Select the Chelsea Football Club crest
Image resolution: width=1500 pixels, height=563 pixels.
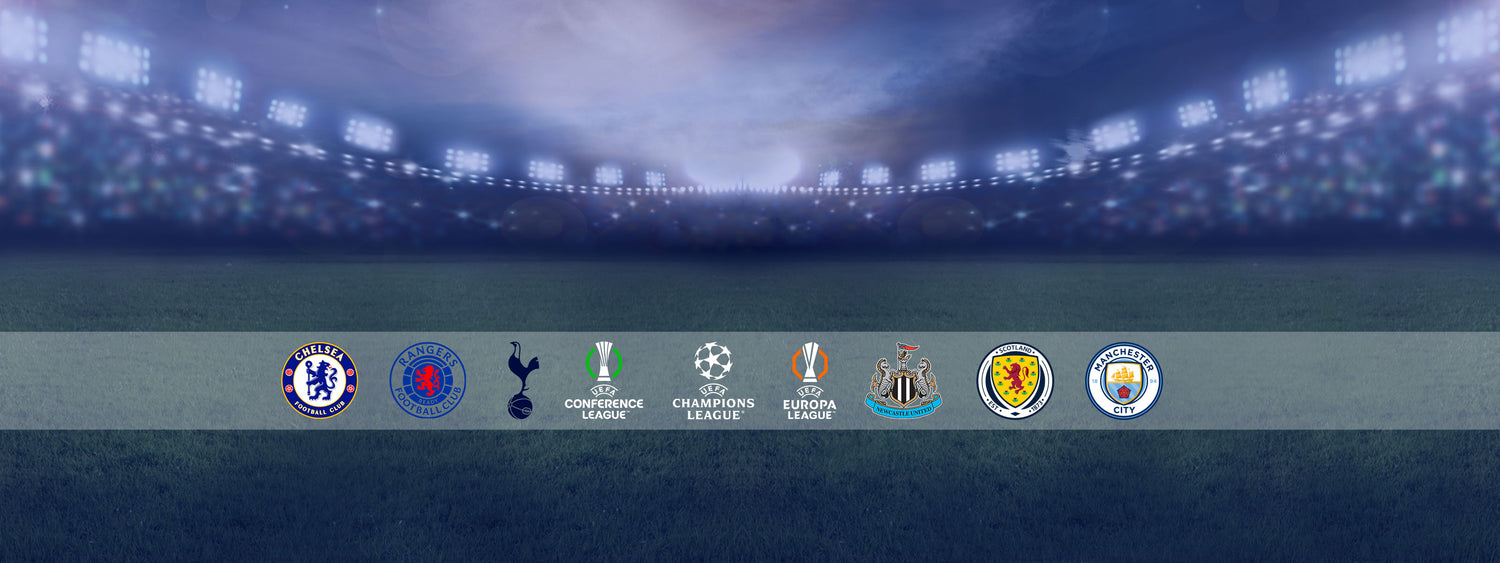click(x=319, y=381)
